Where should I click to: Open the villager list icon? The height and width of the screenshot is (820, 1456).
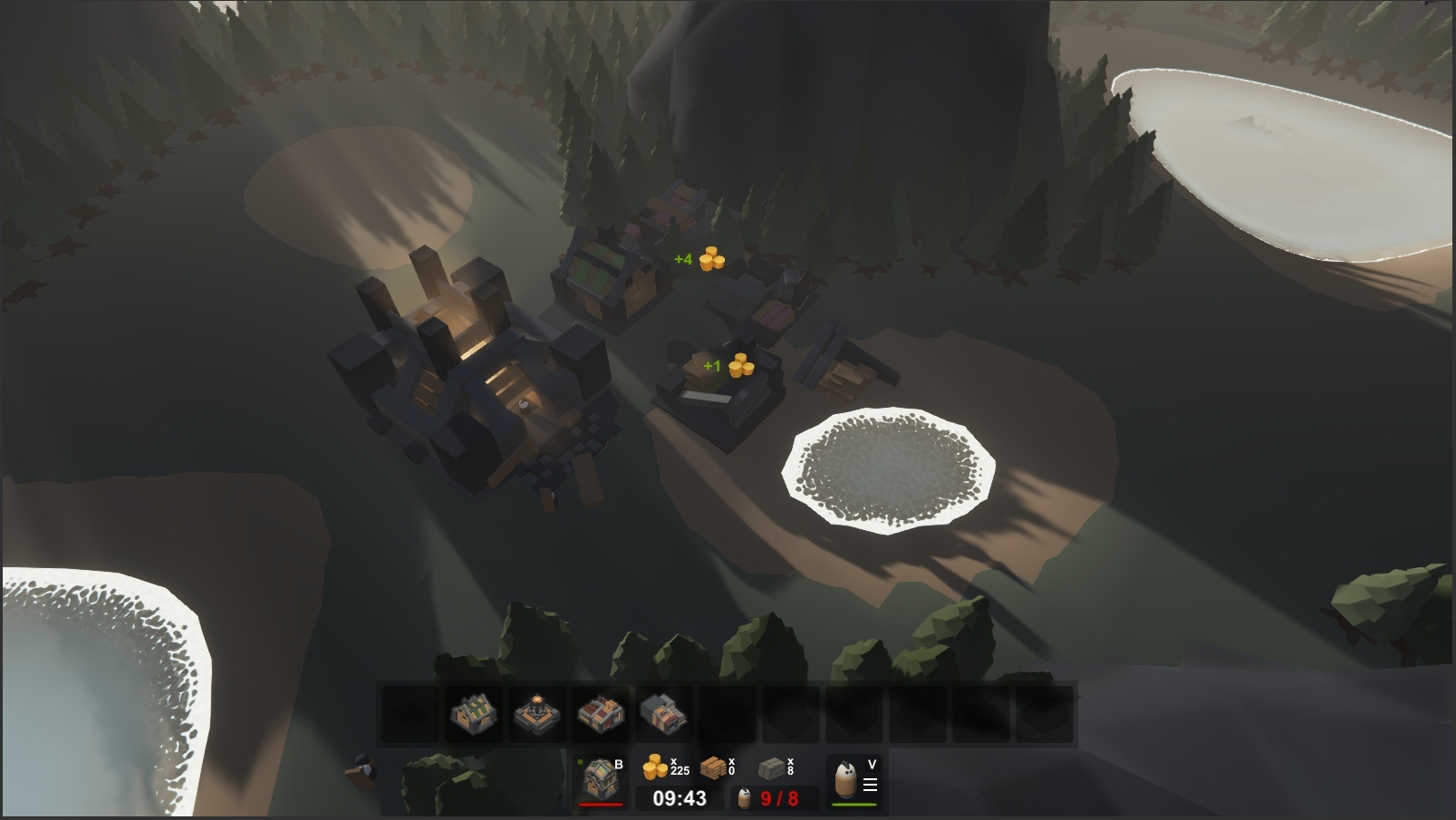click(854, 779)
